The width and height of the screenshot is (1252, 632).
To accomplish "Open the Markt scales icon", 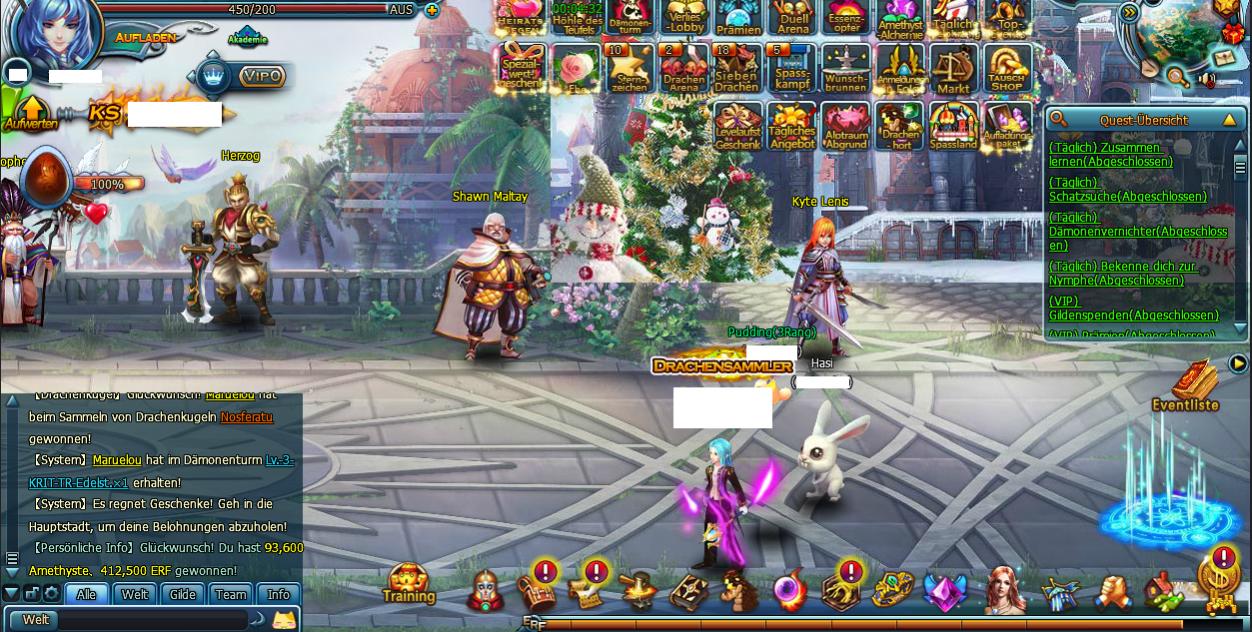I will (x=953, y=68).
